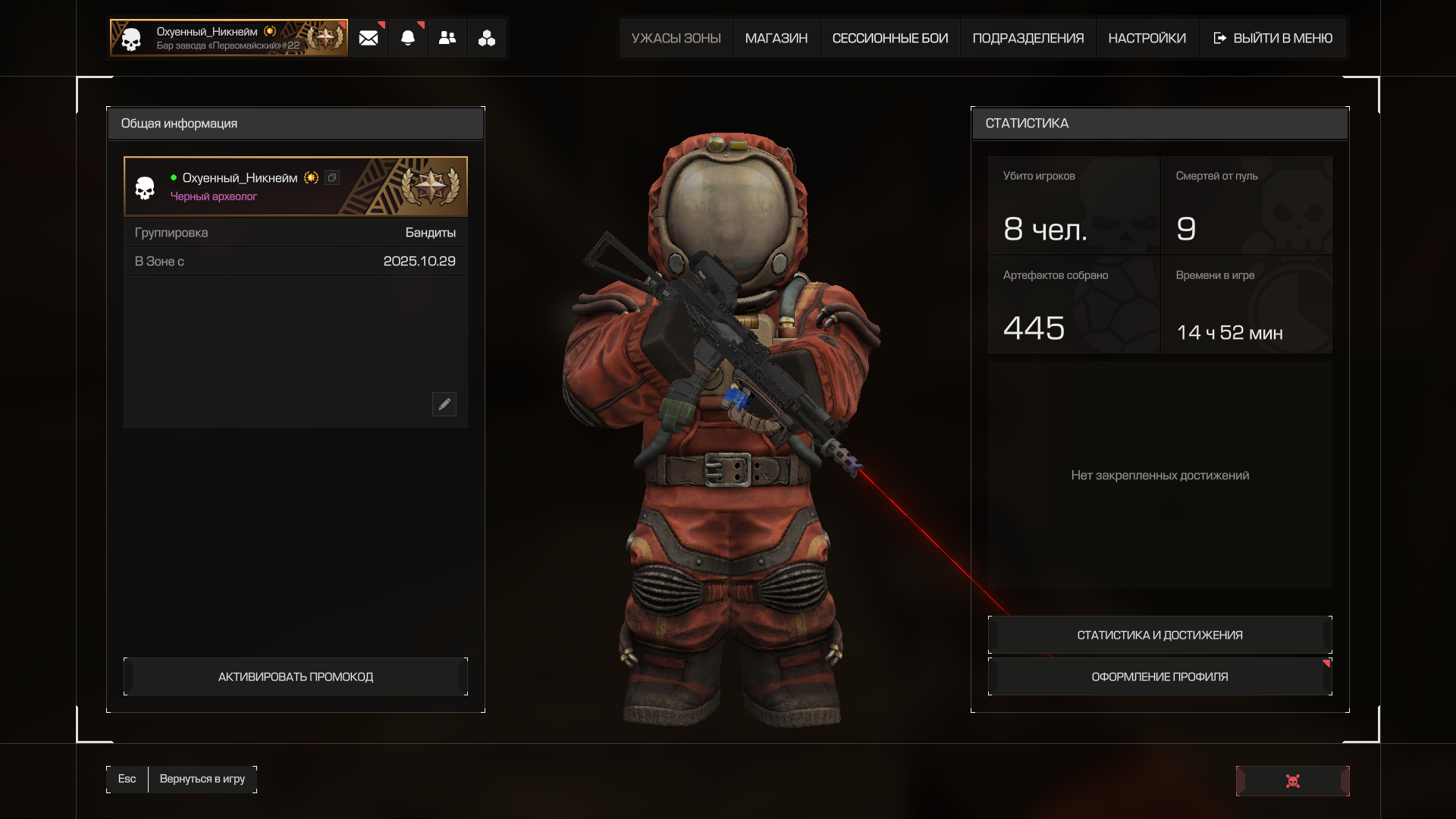Screen dimensions: 1456x819
Task: Open the МАГАЗИН shop
Action: click(776, 38)
